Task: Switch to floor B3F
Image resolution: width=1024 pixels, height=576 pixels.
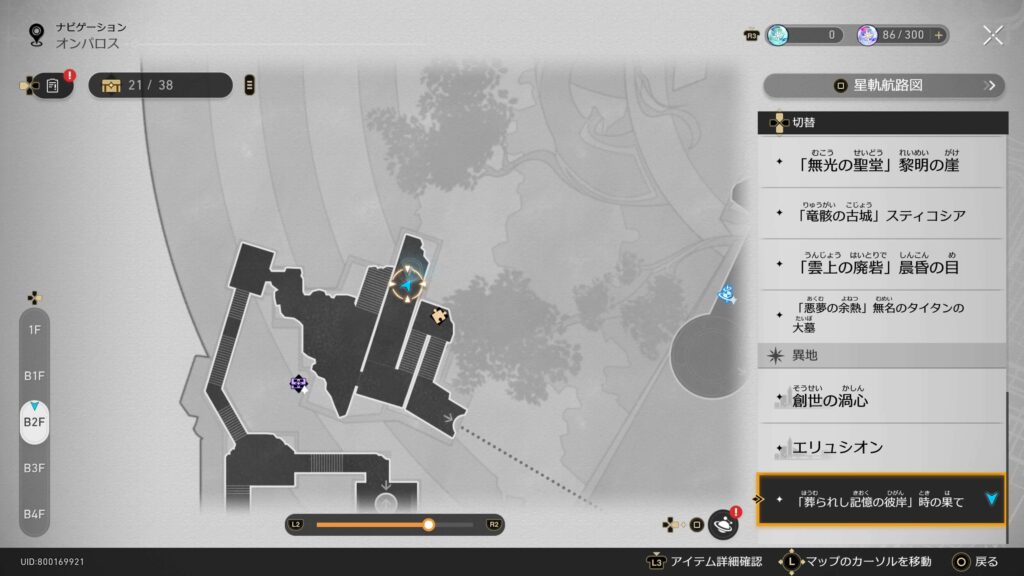Action: 34,467
